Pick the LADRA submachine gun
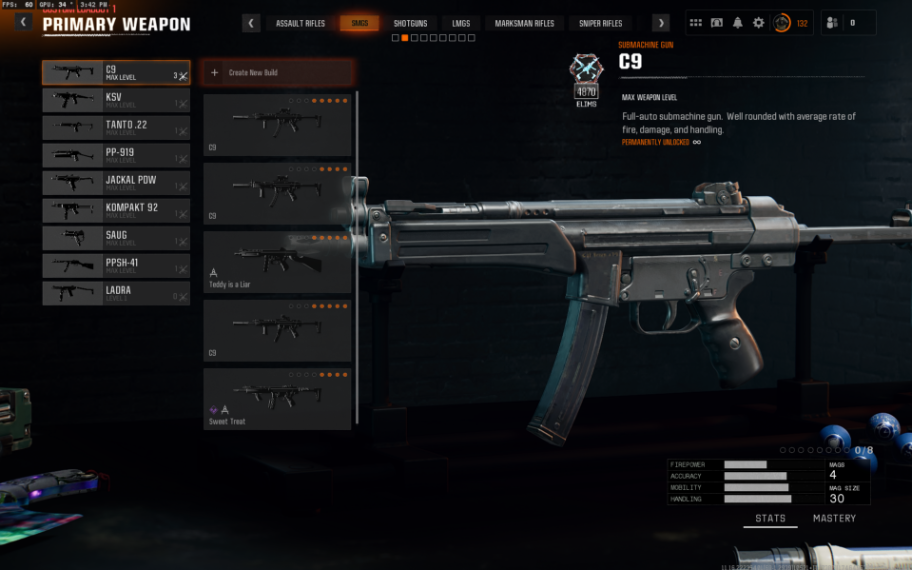The image size is (912, 570). (116, 293)
